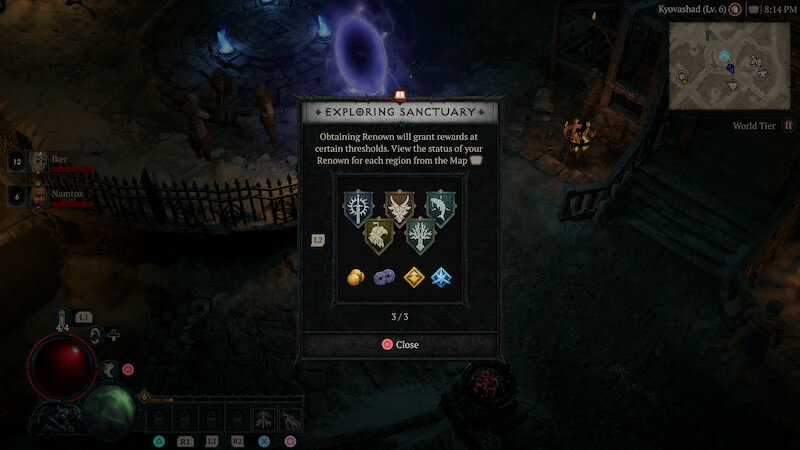Select party member Iker's portrait
Image resolution: width=800 pixels, height=450 pixels.
[38, 161]
